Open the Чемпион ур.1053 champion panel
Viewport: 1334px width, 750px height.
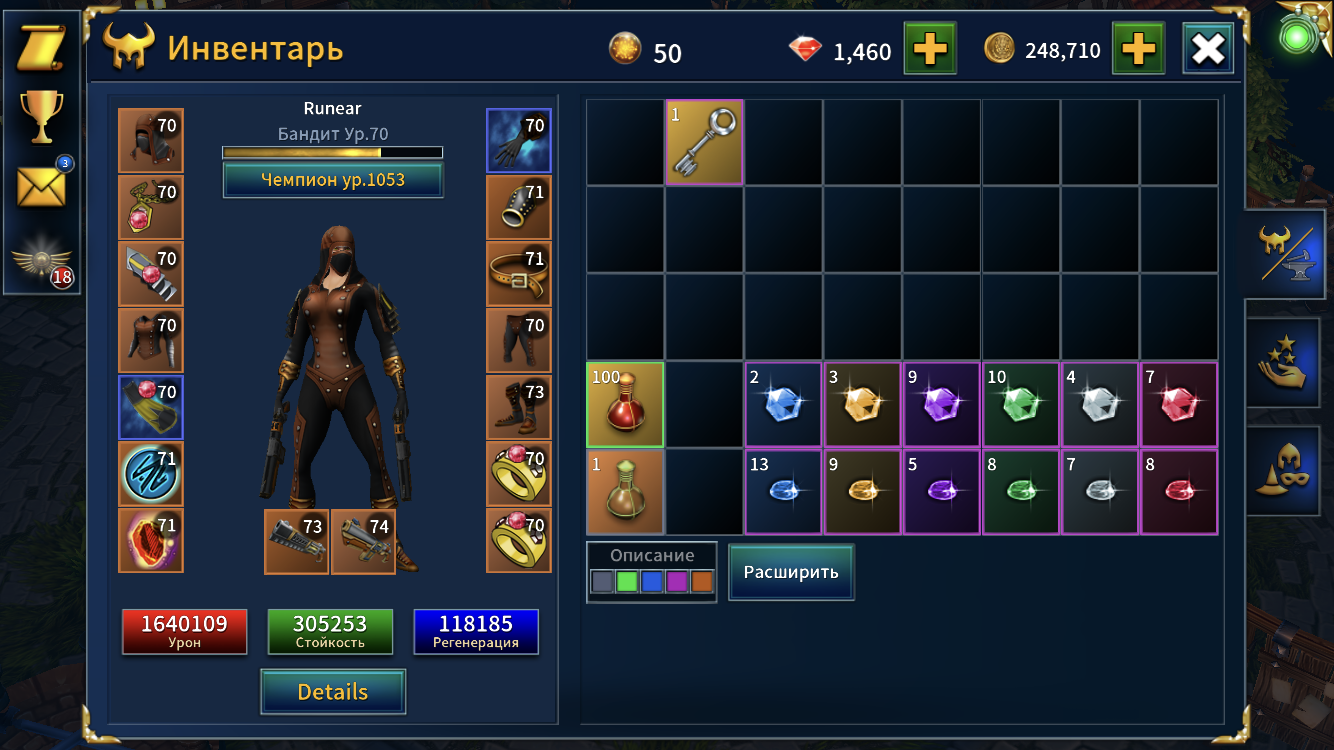(x=332, y=180)
